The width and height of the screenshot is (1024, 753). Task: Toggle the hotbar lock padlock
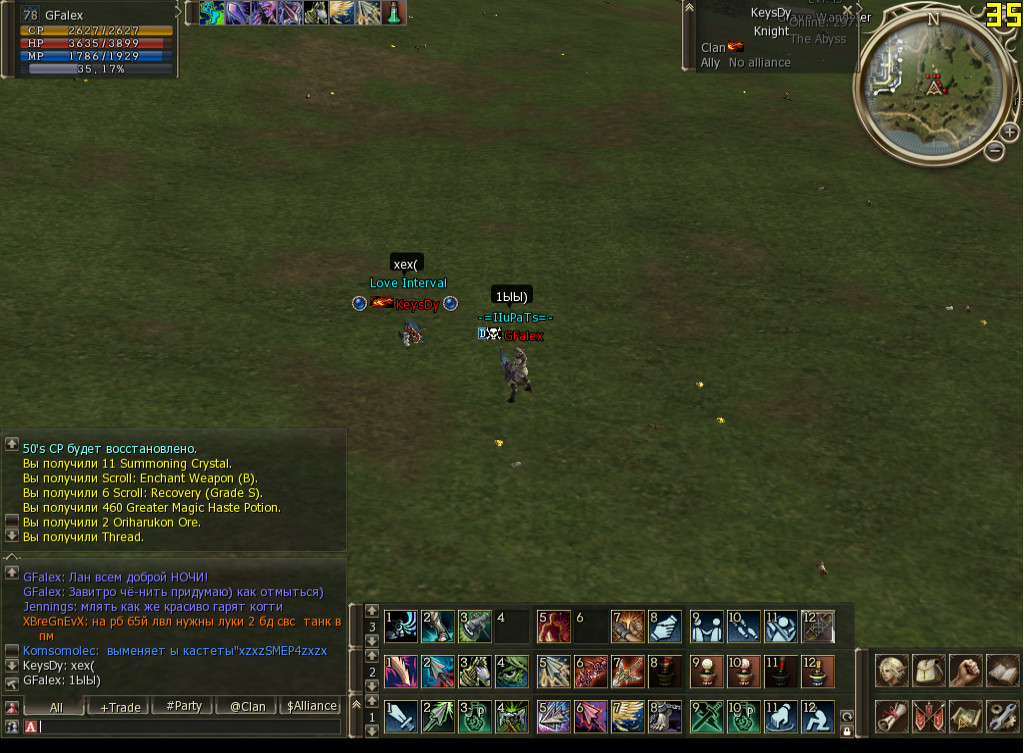coord(847,731)
